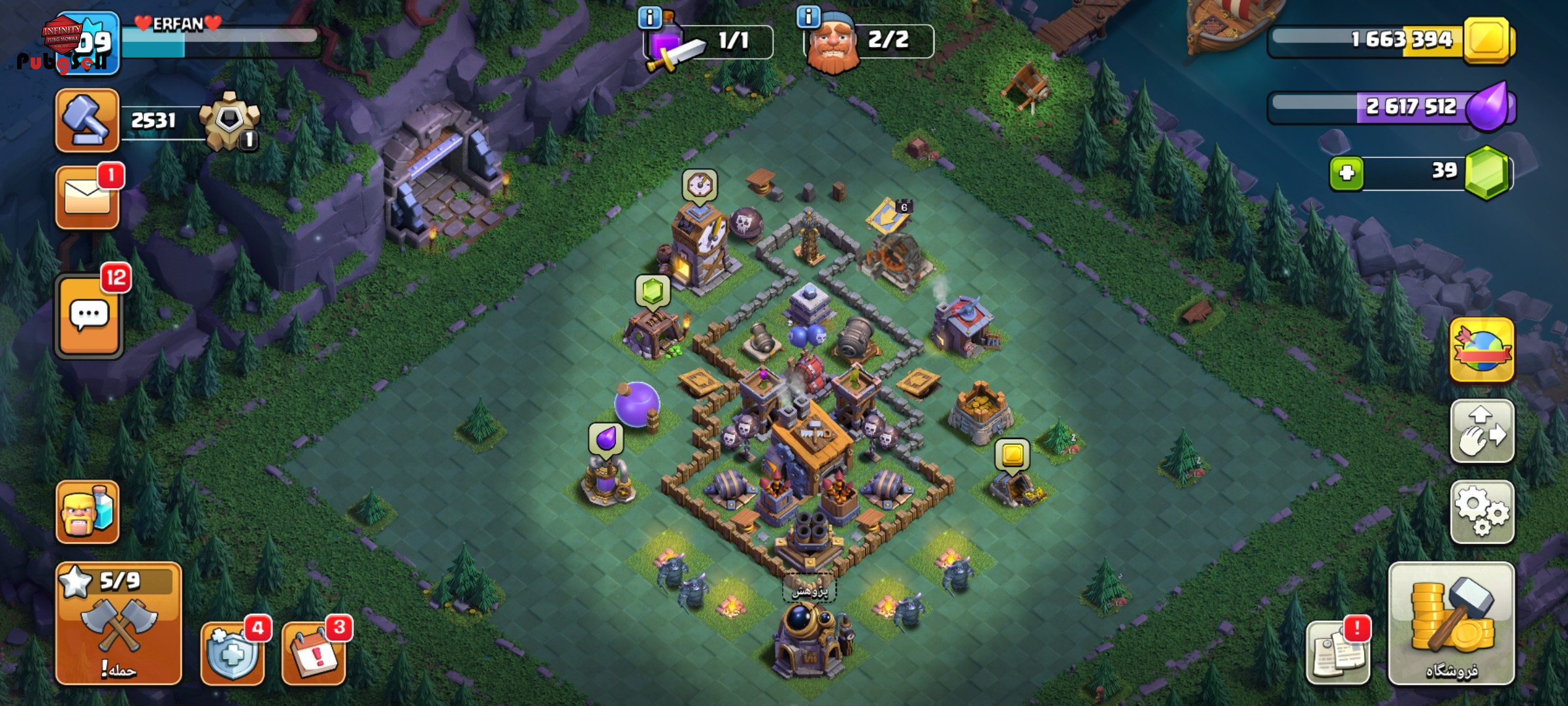
Task: Start an attack with the crossed axes button
Action: [x=118, y=623]
